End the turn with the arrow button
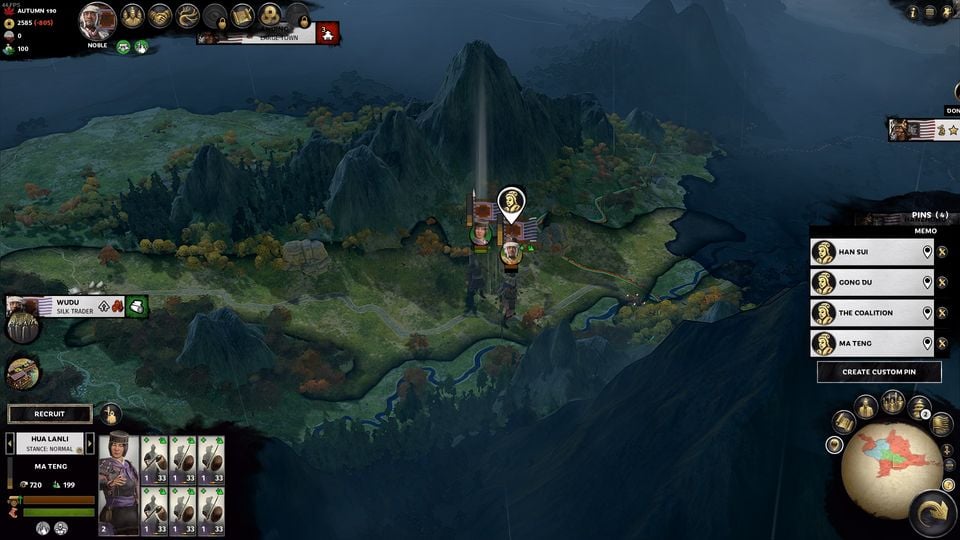Image resolution: width=960 pixels, height=540 pixels. (932, 512)
